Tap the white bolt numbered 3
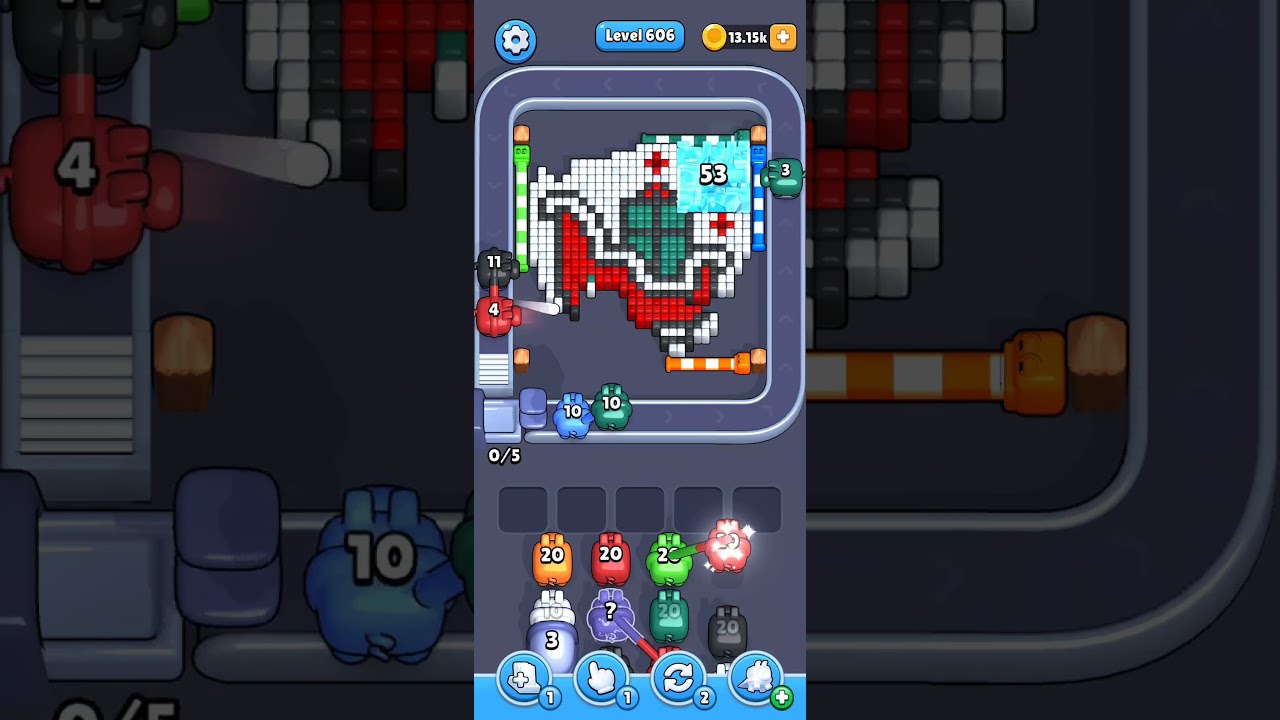Image resolution: width=1280 pixels, height=720 pixels. coord(551,638)
